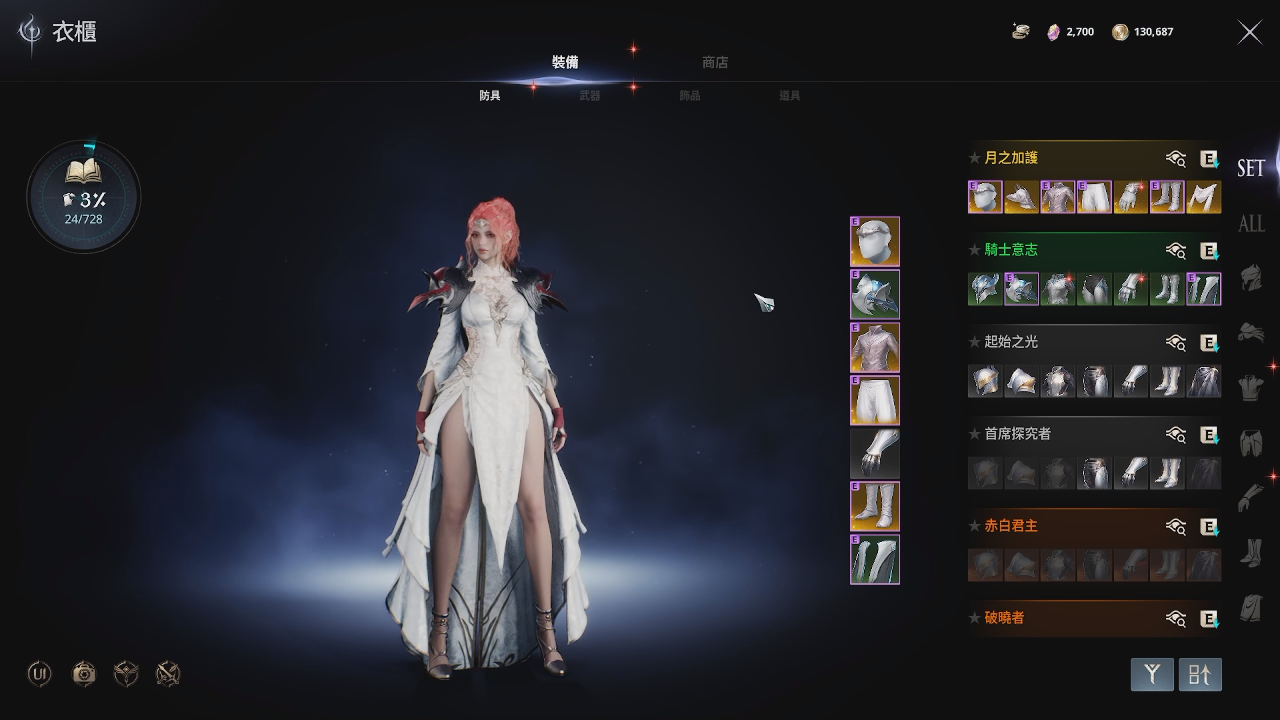This screenshot has width=1280, height=720.
Task: Show ALL armor pieces
Action: coord(1251,223)
